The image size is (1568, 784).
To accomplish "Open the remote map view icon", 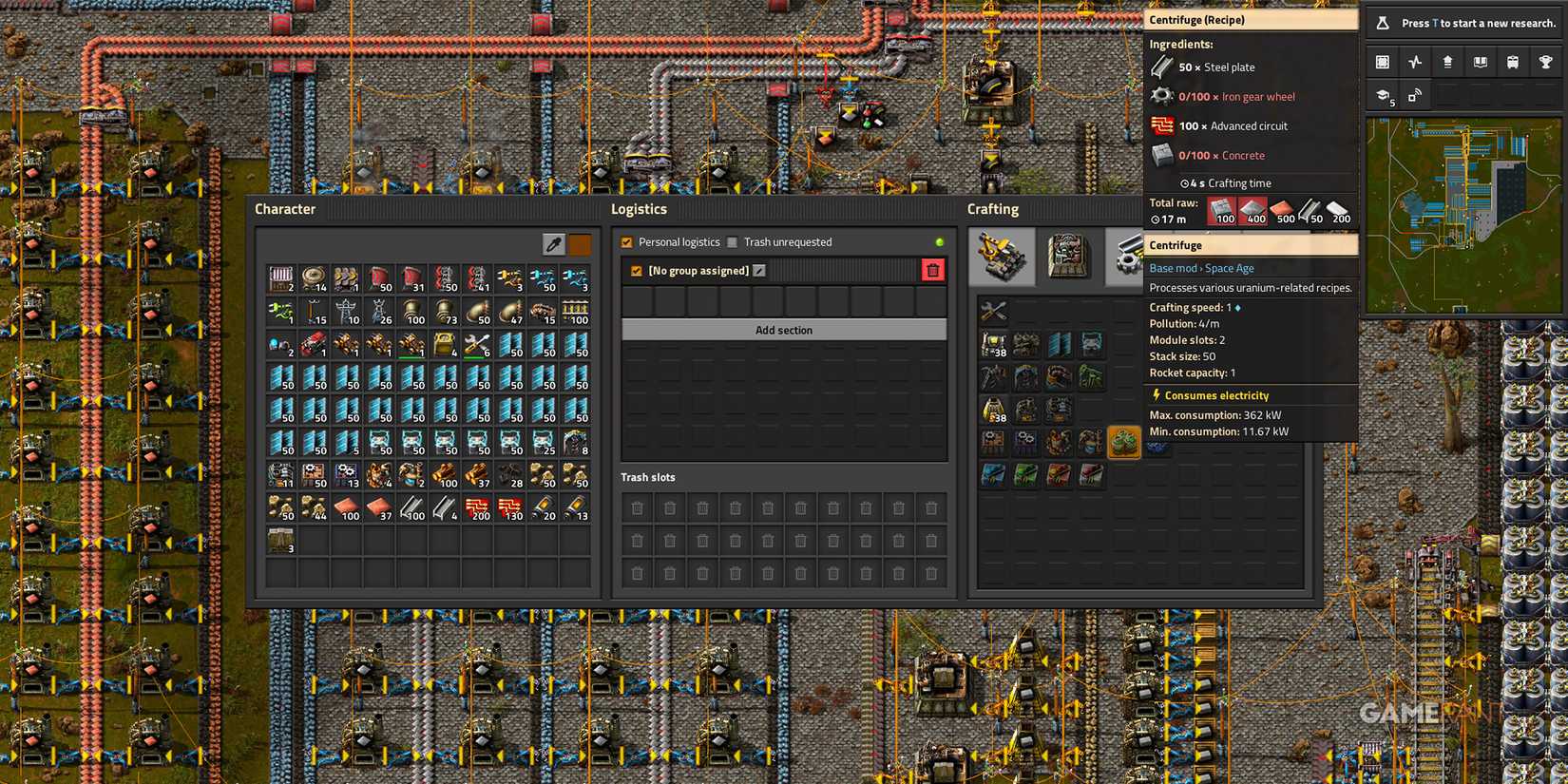I will click(x=1415, y=95).
